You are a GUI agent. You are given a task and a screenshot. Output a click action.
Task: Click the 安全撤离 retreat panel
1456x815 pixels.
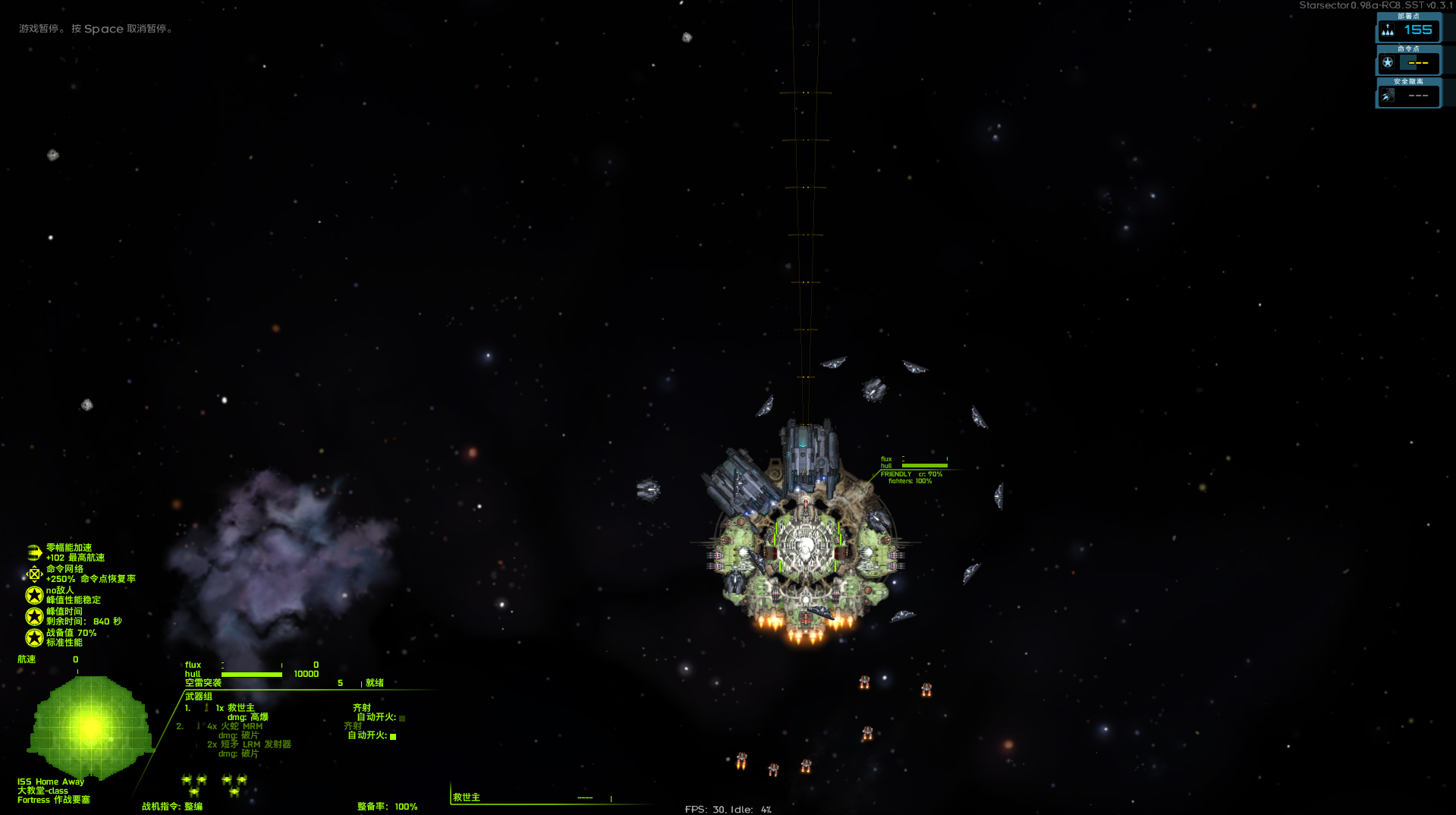(1408, 96)
